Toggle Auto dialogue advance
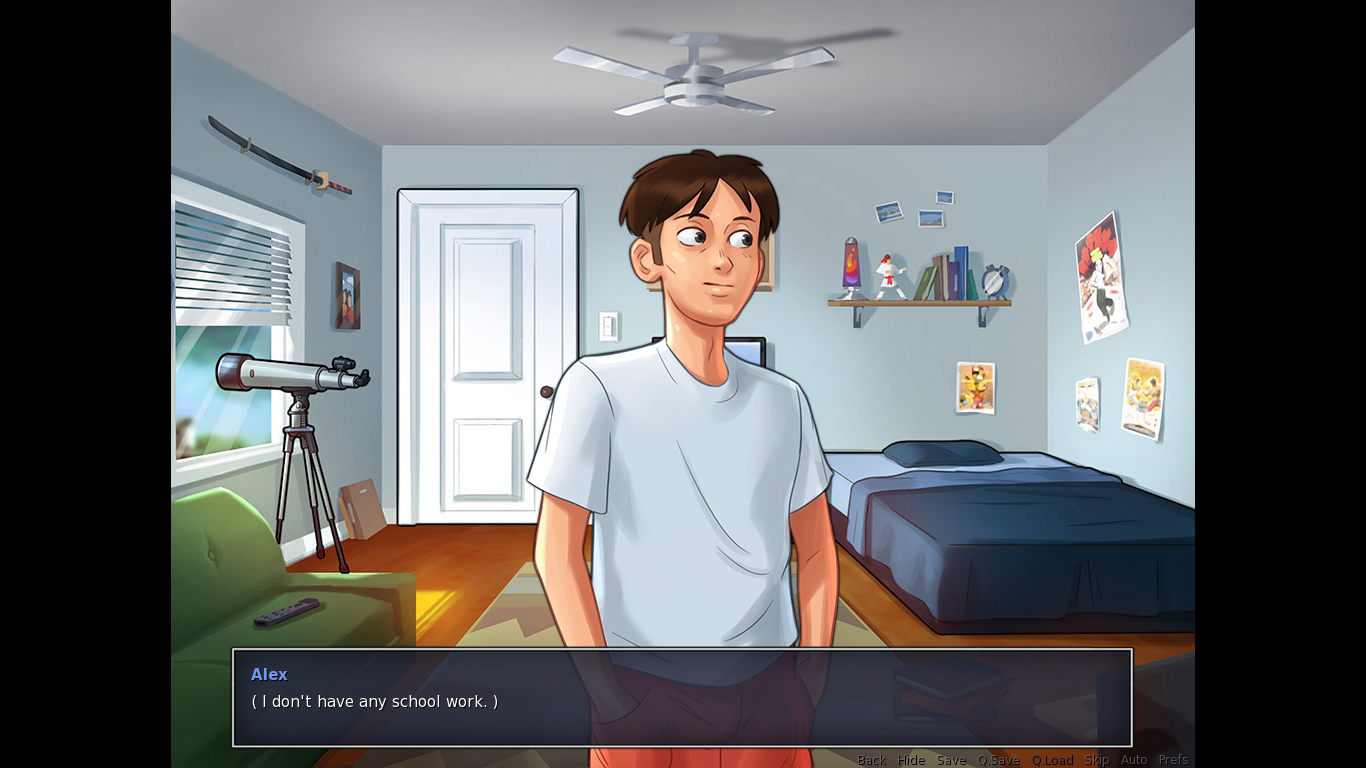Image resolution: width=1366 pixels, height=768 pixels. tap(1134, 760)
